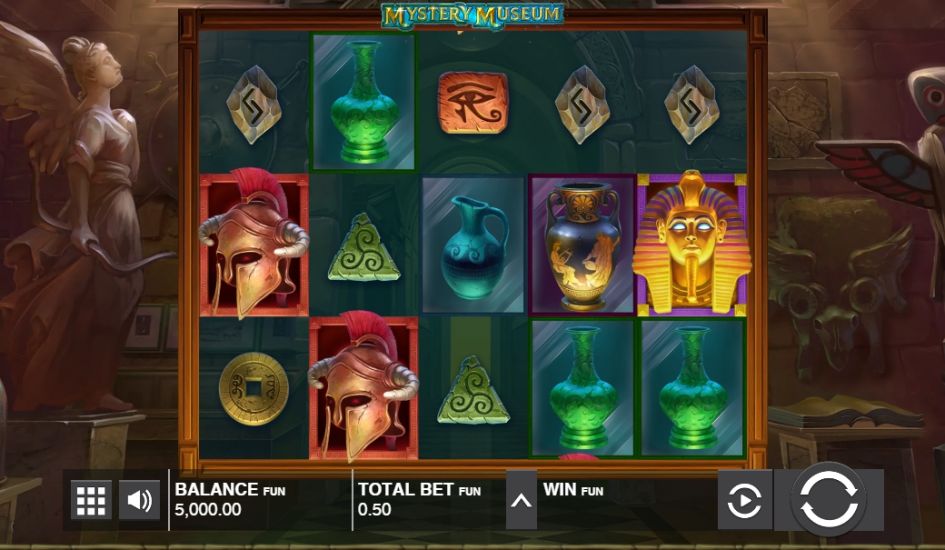The image size is (945, 550).
Task: Toggle the sound speaker icon
Action: tap(139, 500)
